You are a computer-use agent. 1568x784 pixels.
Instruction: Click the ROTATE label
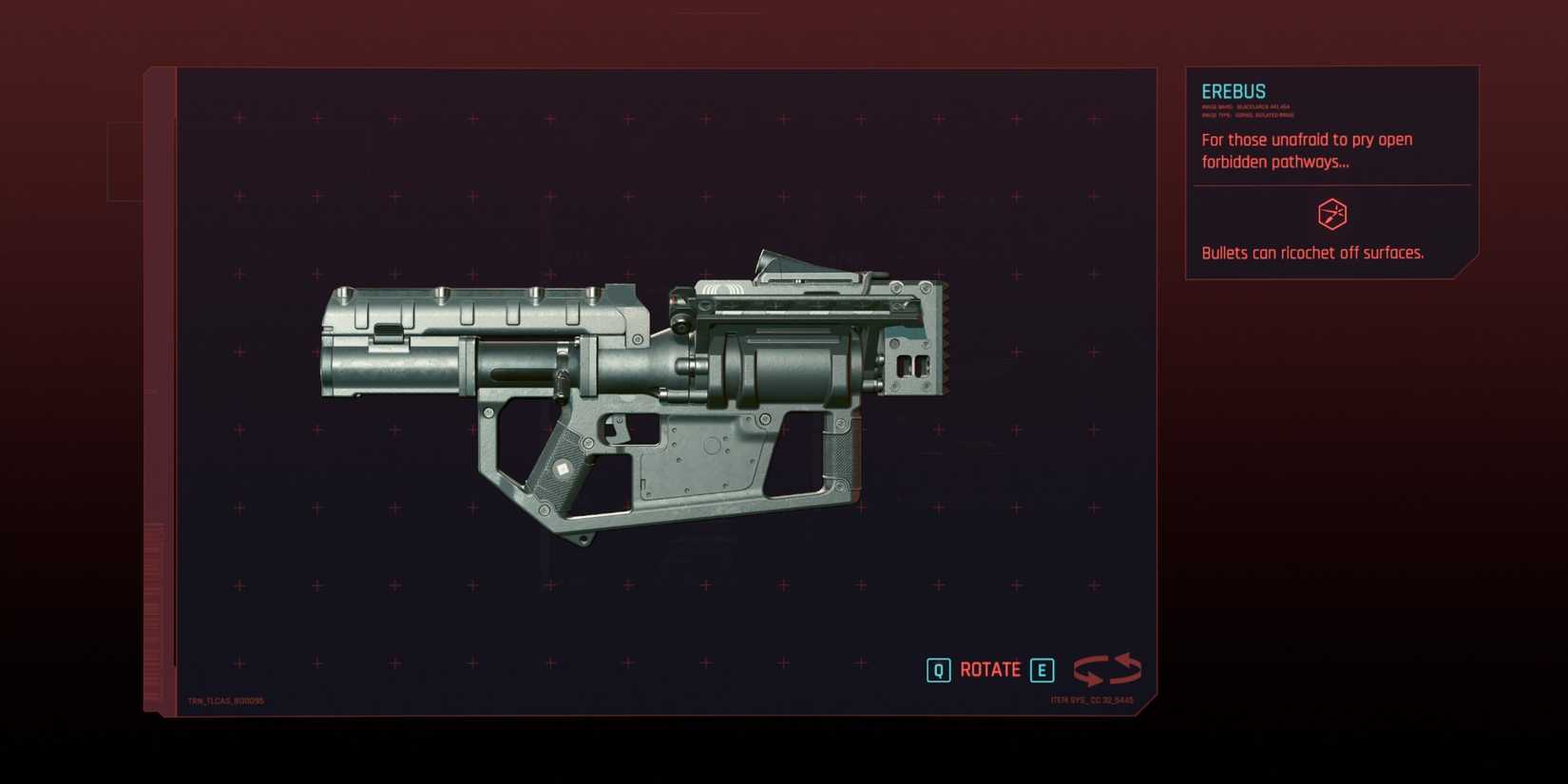pos(991,670)
